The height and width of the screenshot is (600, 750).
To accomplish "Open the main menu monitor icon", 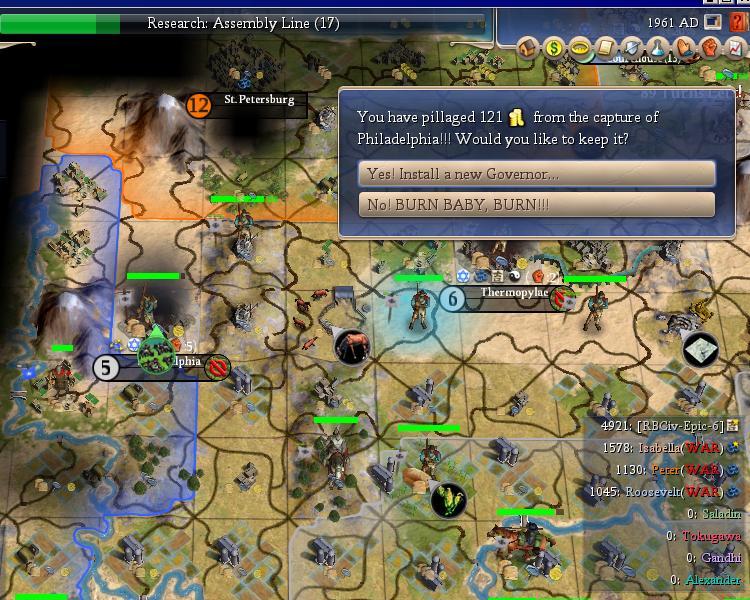I will tap(713, 22).
